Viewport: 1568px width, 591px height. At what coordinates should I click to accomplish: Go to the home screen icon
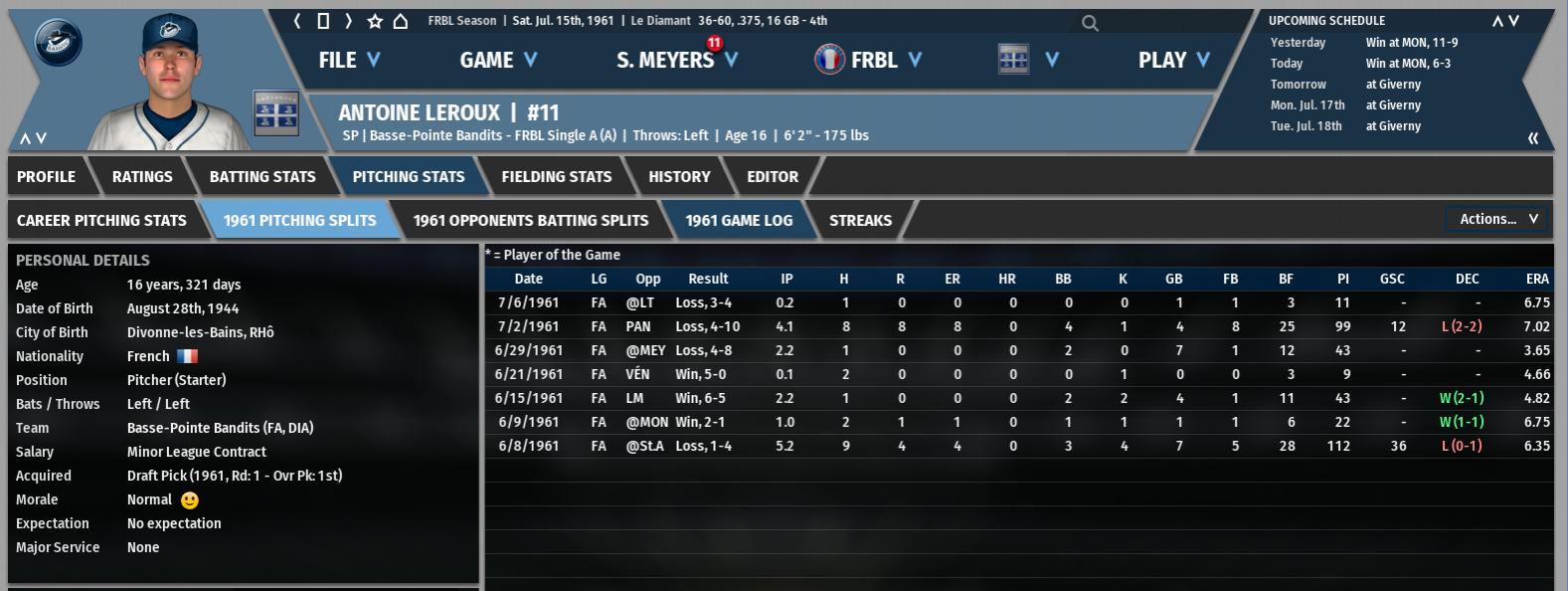tap(400, 21)
